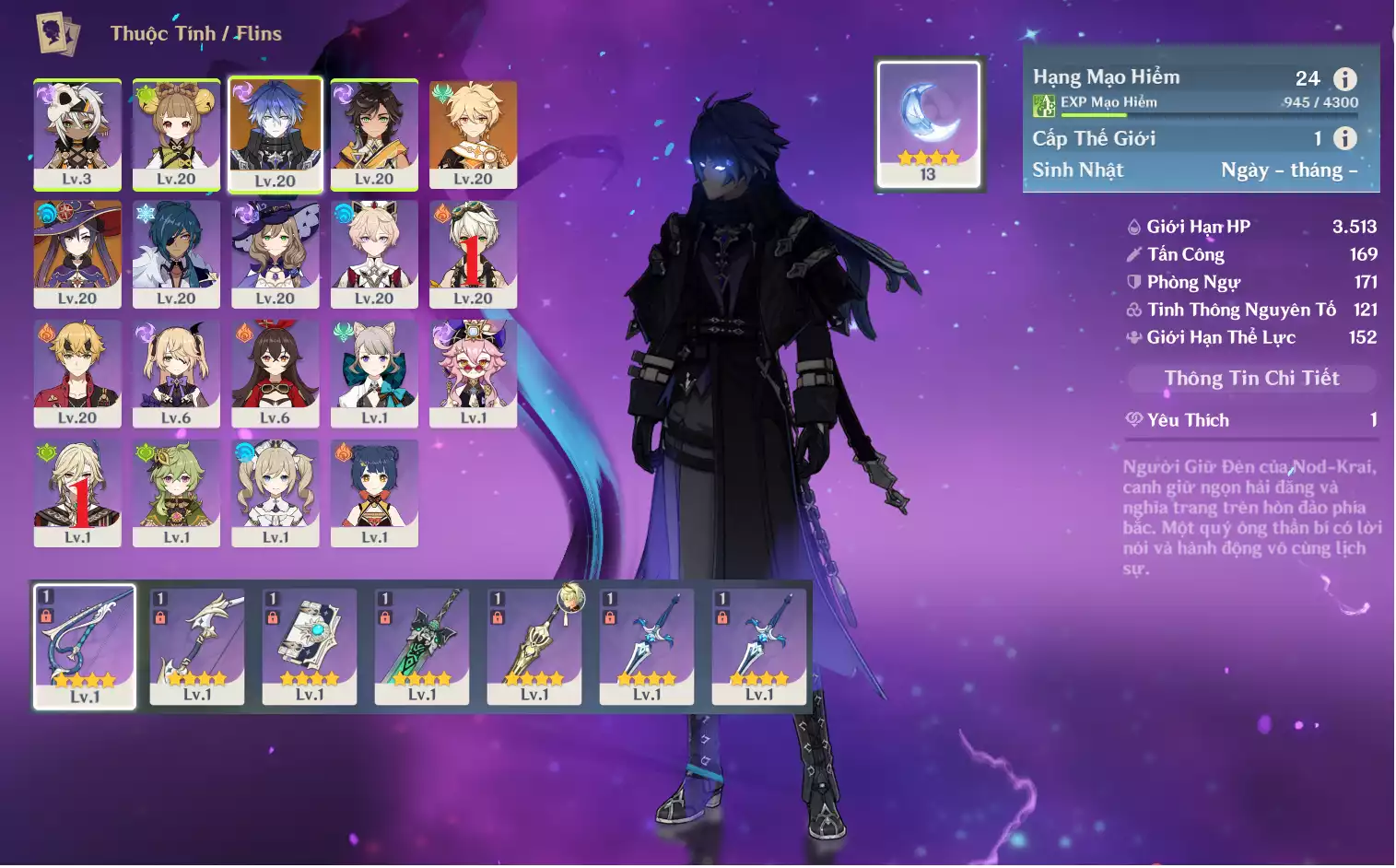
Task: Choose the catalyst book weapon slot
Action: pos(310,646)
